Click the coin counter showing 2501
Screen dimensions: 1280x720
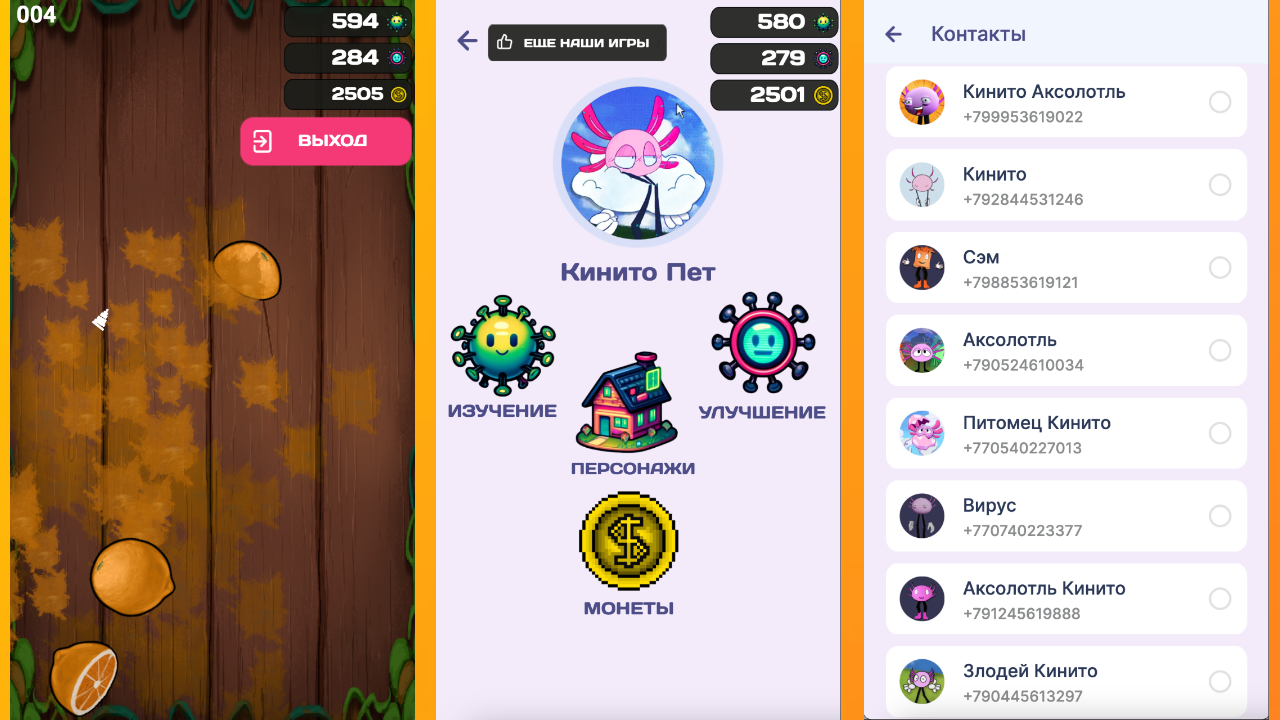click(774, 95)
